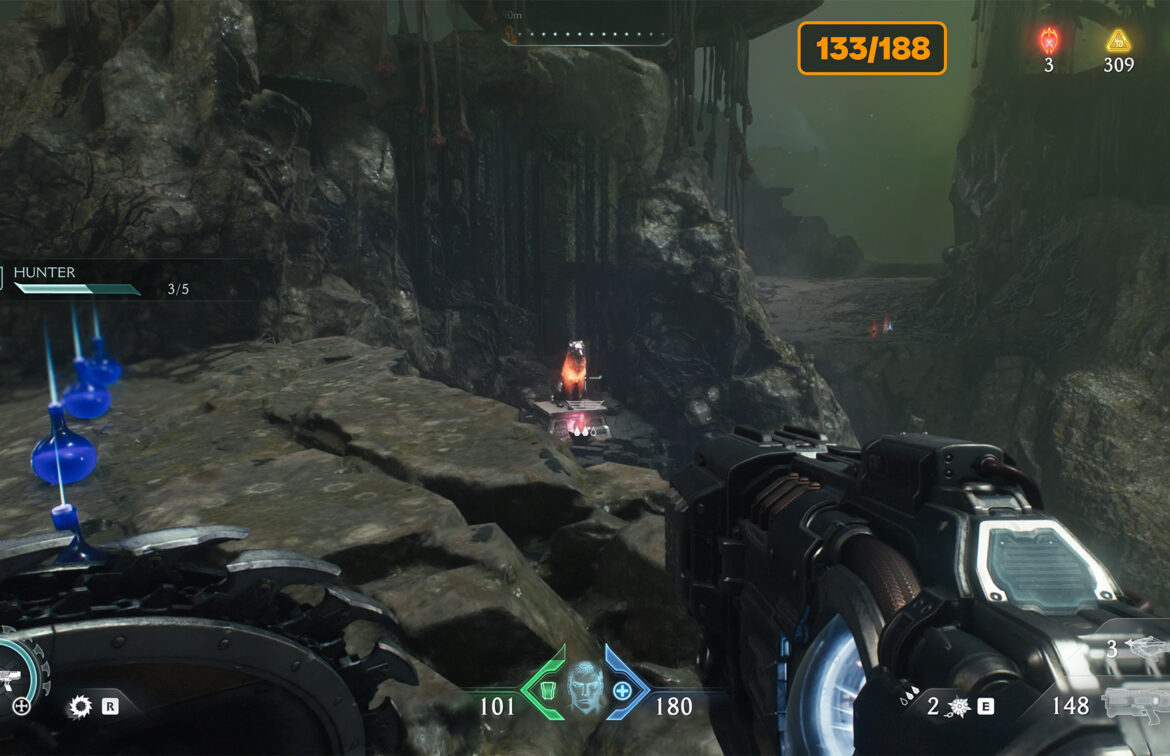Choose the heavy rifle weapon icon
This screenshot has height=756, width=1170.
[1134, 704]
